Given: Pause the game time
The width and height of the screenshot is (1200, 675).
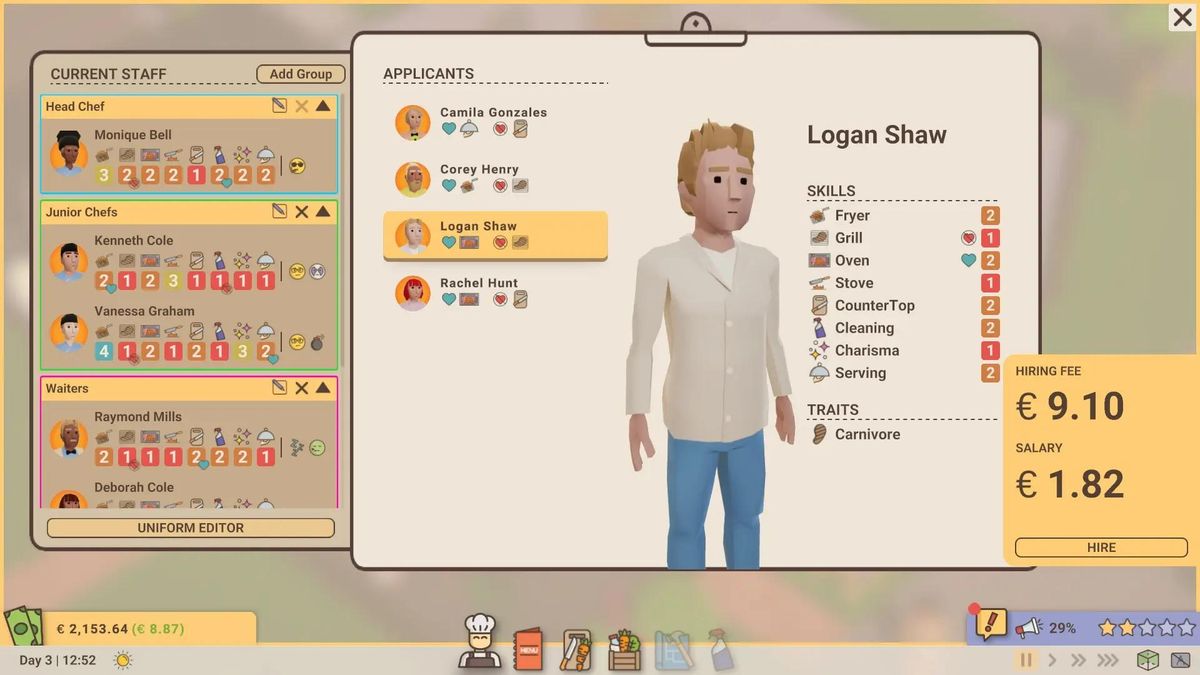Looking at the screenshot, I should pyautogui.click(x=1025, y=660).
